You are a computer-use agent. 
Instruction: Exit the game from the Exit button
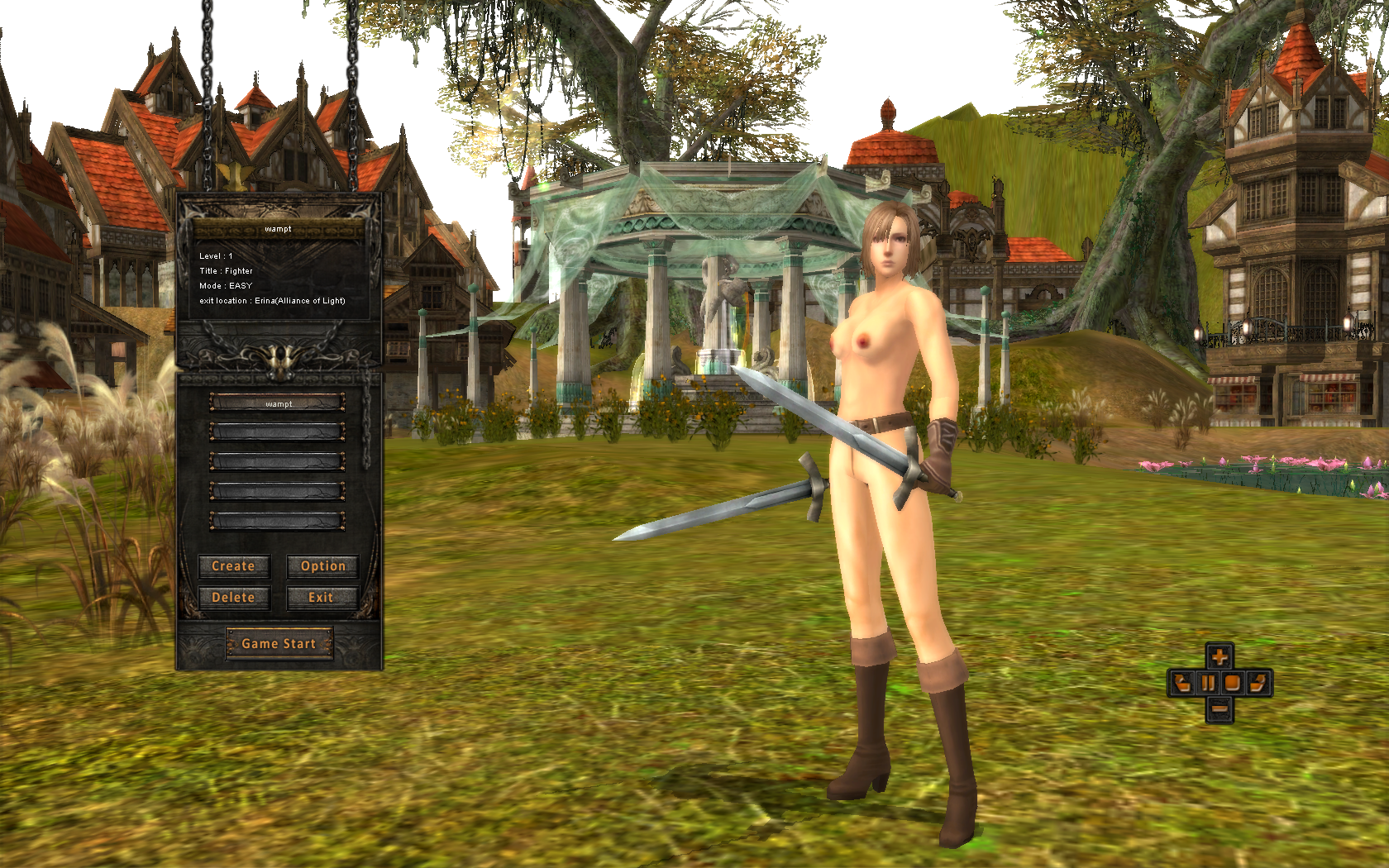click(322, 598)
